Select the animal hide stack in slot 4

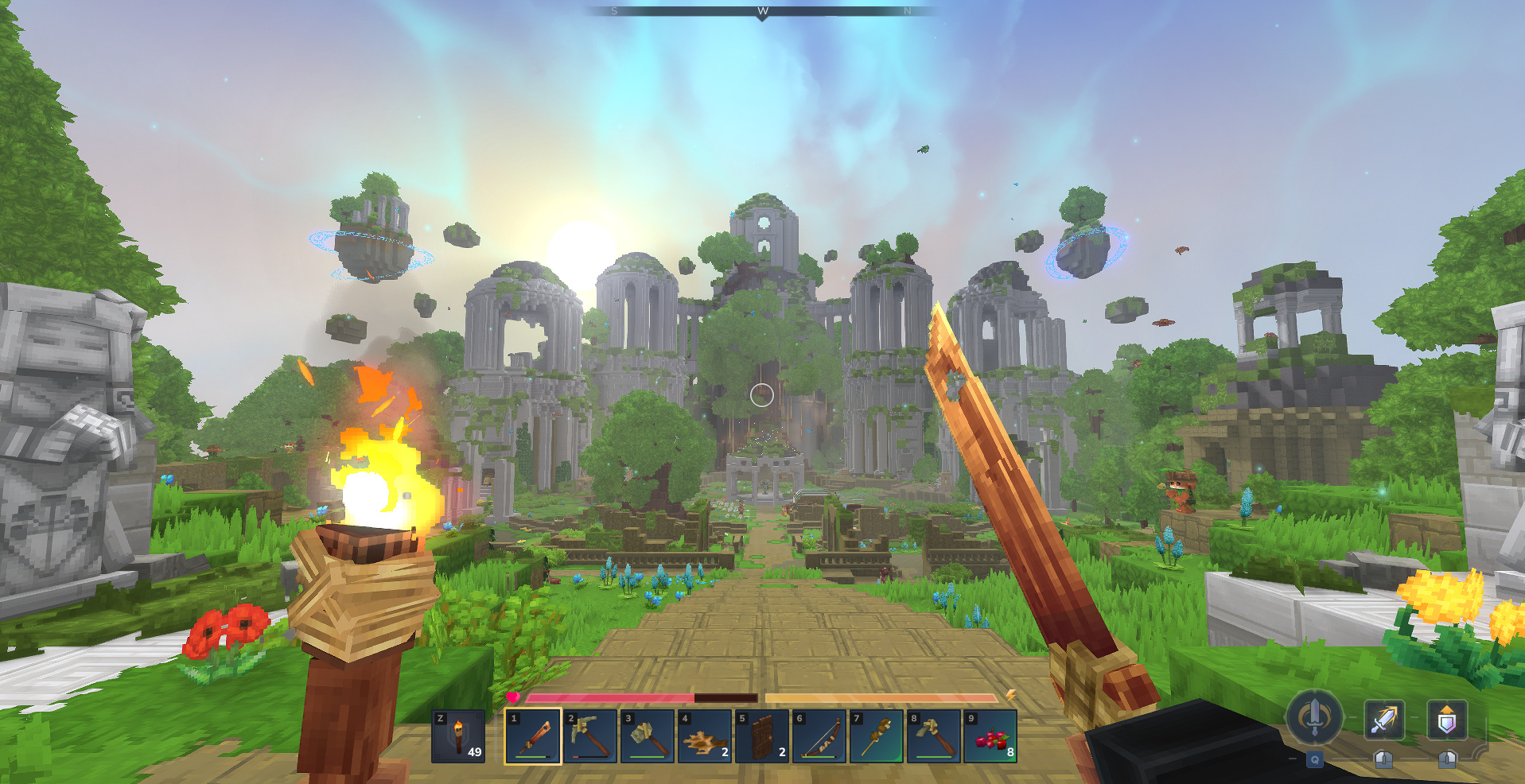tap(704, 736)
